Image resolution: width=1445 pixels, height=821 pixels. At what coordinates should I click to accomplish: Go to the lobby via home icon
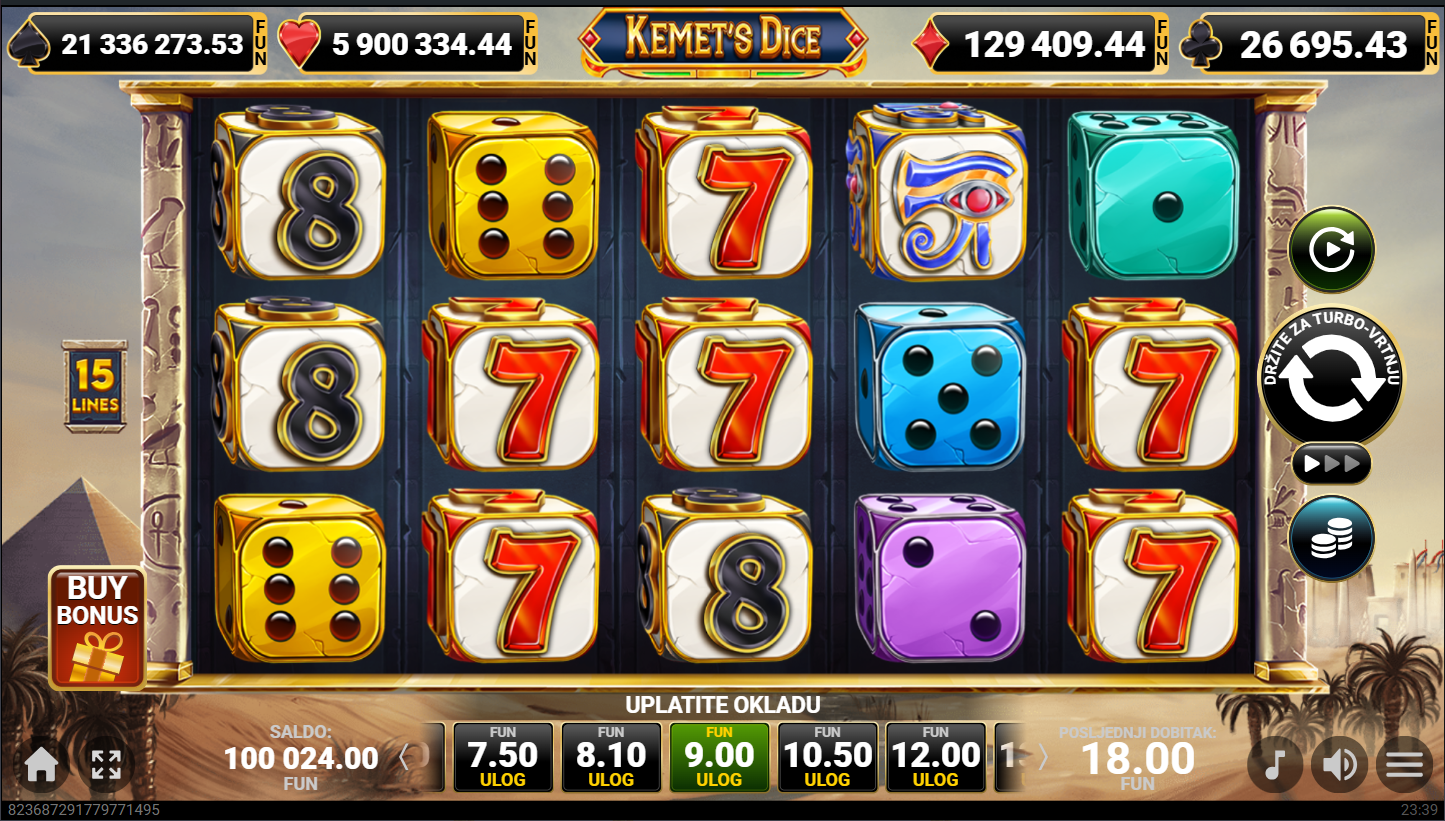pyautogui.click(x=41, y=765)
